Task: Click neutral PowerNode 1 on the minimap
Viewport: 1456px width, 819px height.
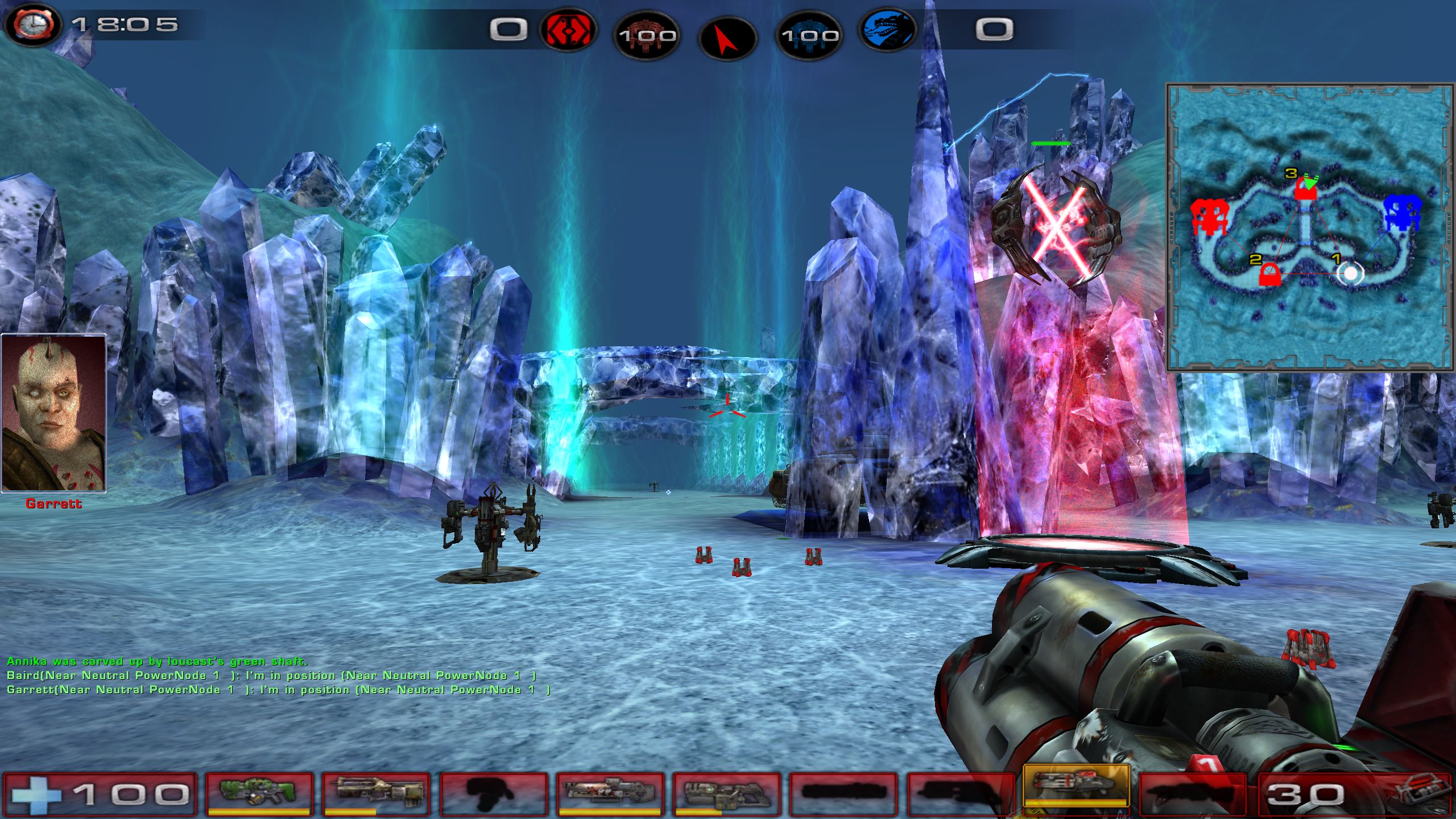Action: click(x=1351, y=274)
